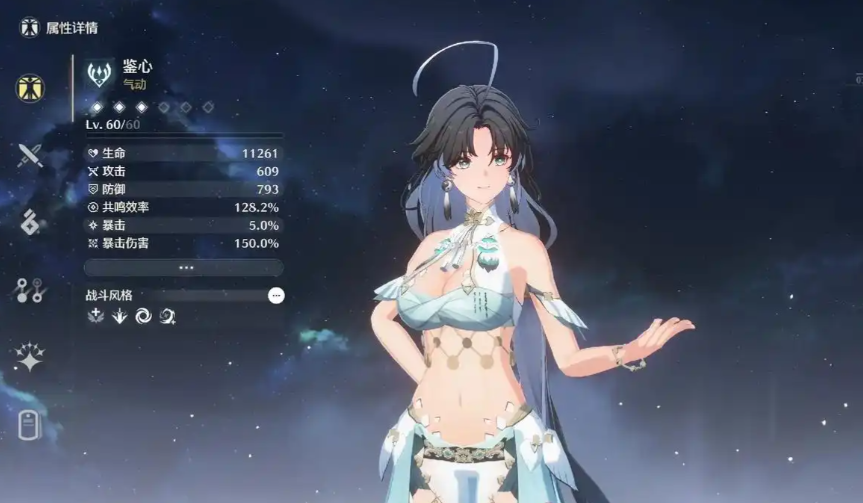Choose the swirl combat style icon
The width and height of the screenshot is (863, 503).
pos(144,316)
